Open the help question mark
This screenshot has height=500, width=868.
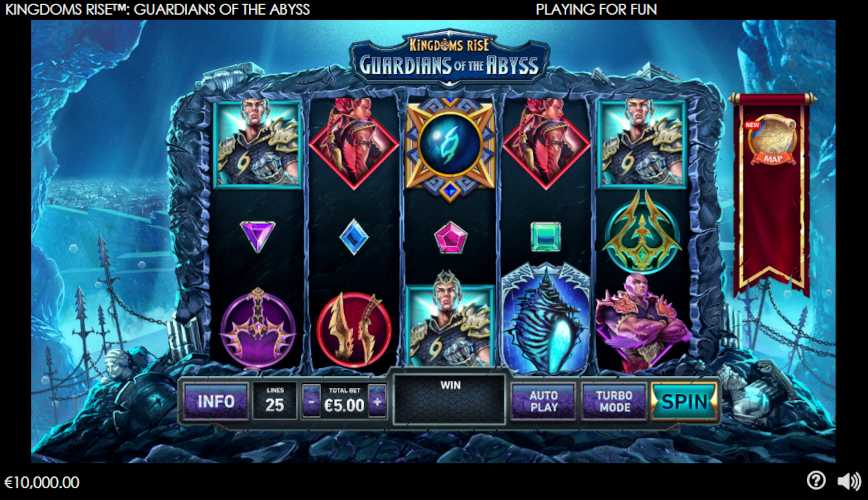(816, 481)
